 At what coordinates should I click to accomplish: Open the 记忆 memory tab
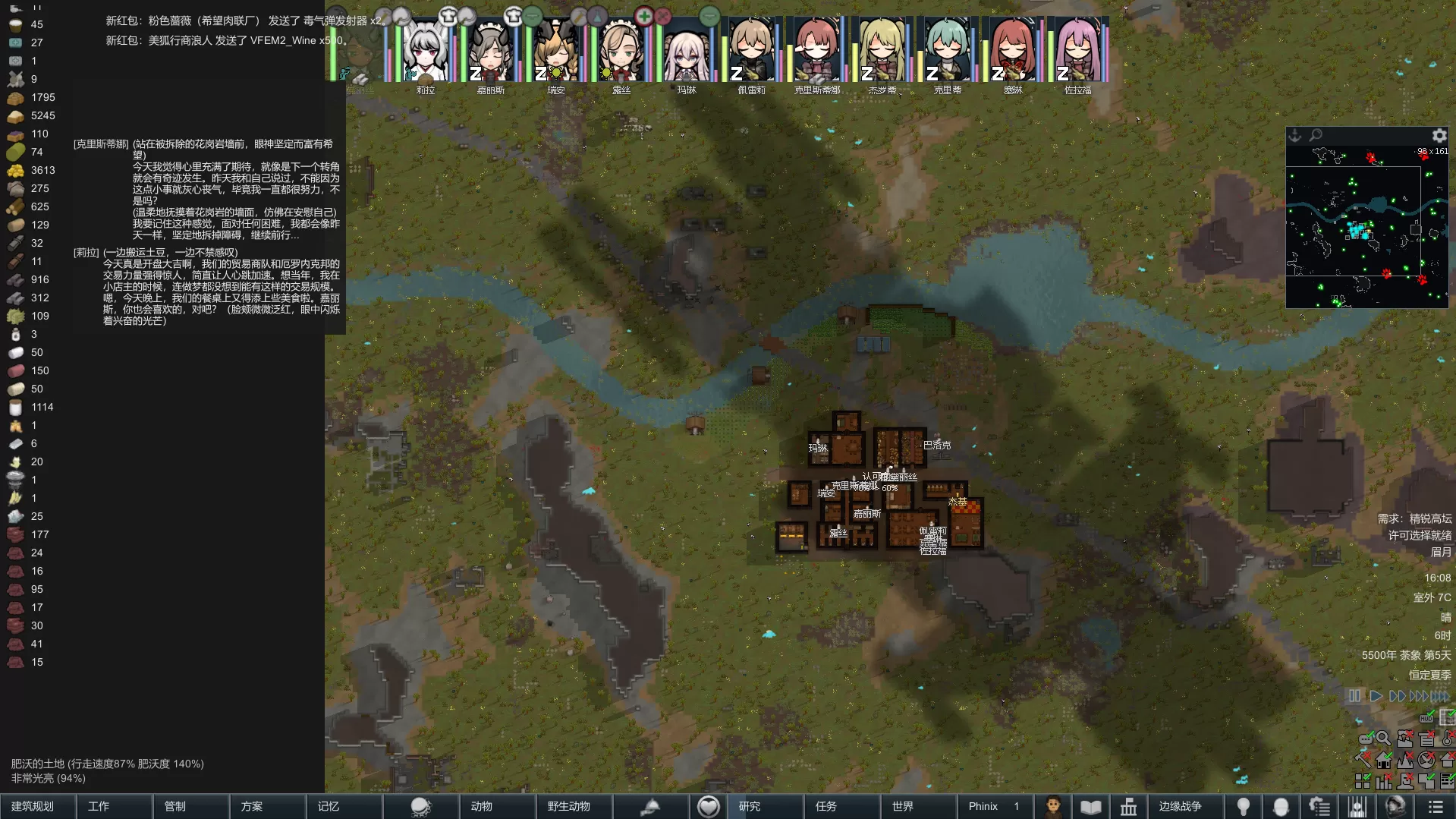click(x=329, y=806)
